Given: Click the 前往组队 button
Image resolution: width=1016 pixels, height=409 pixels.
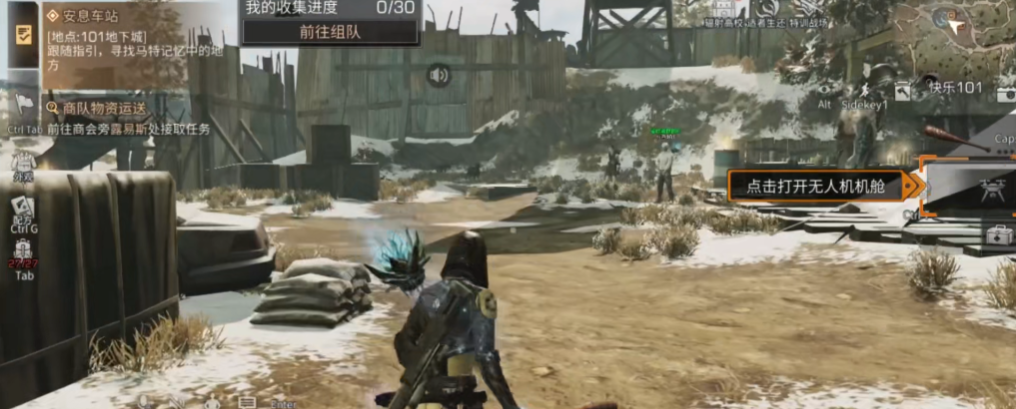Looking at the screenshot, I should pos(330,31).
